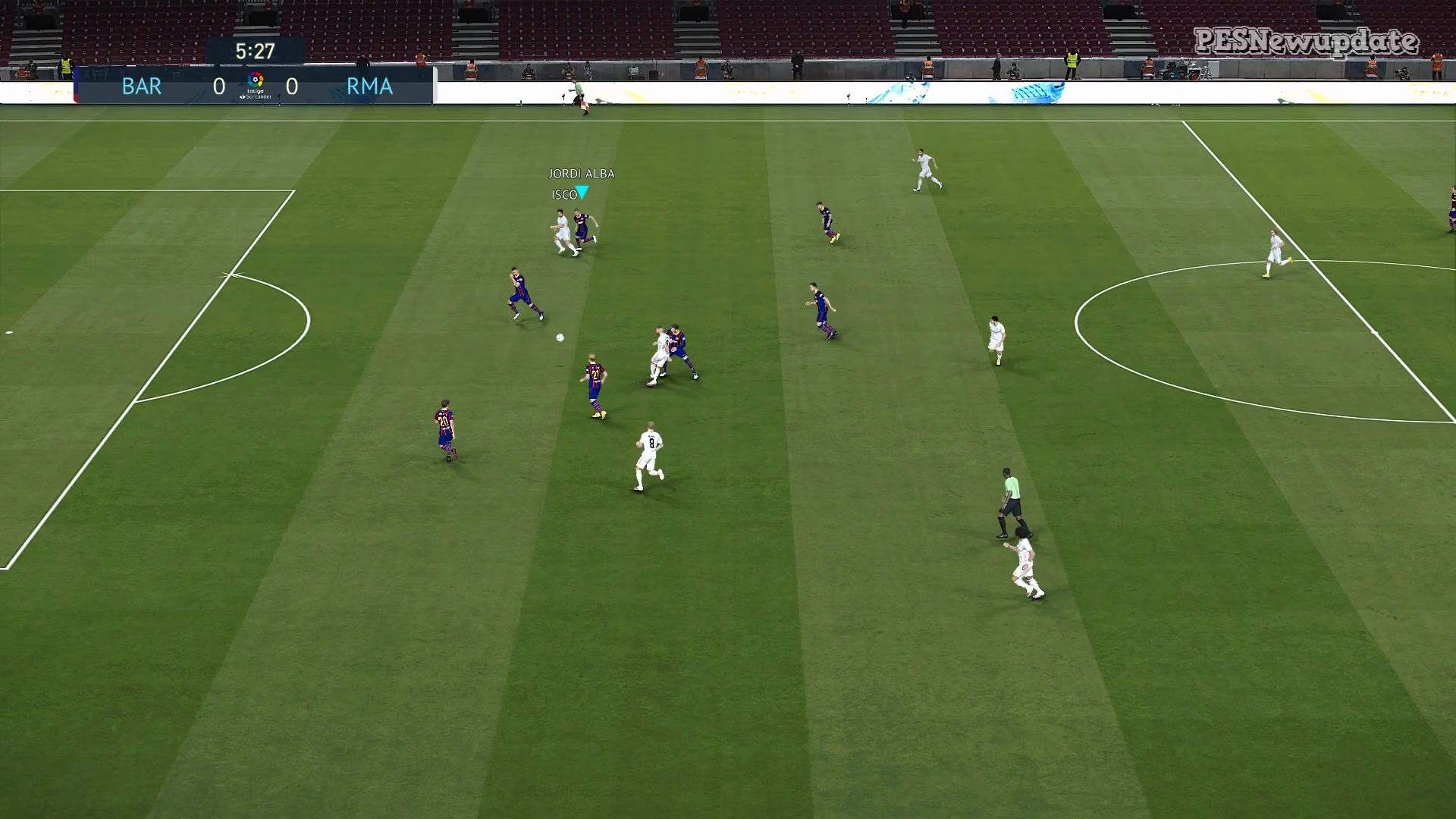Image resolution: width=1456 pixels, height=819 pixels.
Task: Click the ISCO name text
Action: click(564, 194)
